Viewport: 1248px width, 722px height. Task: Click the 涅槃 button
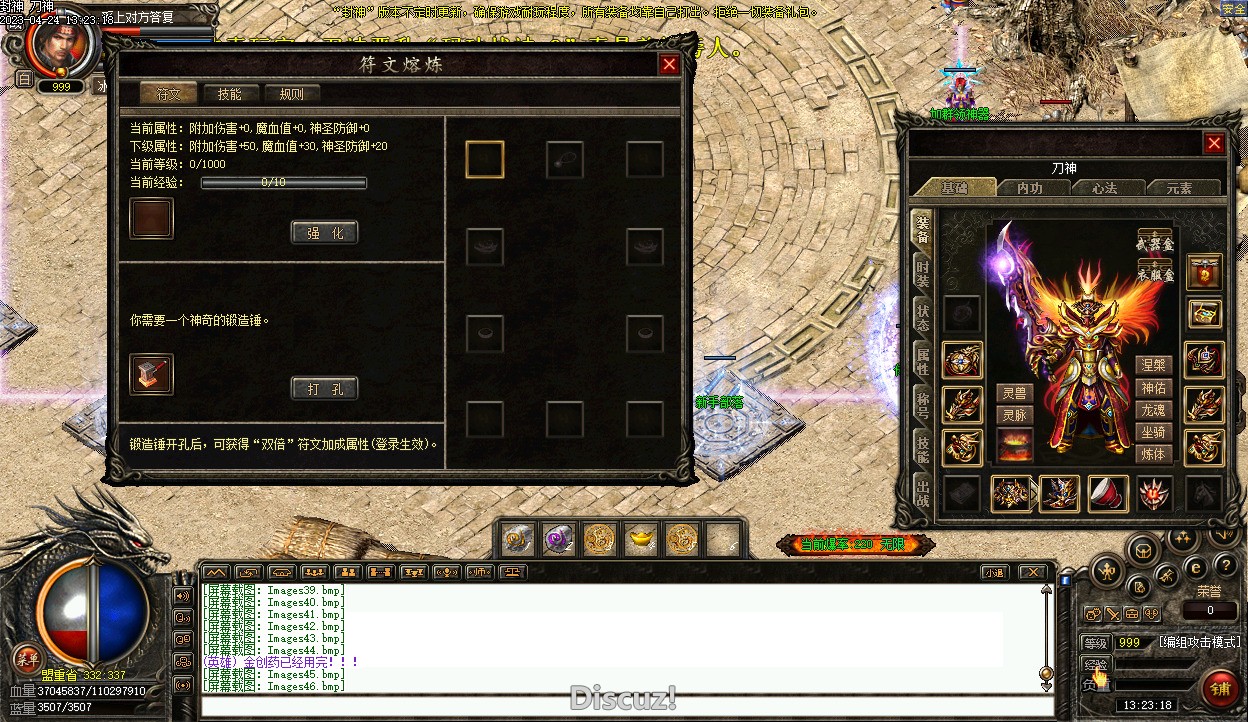point(1153,366)
